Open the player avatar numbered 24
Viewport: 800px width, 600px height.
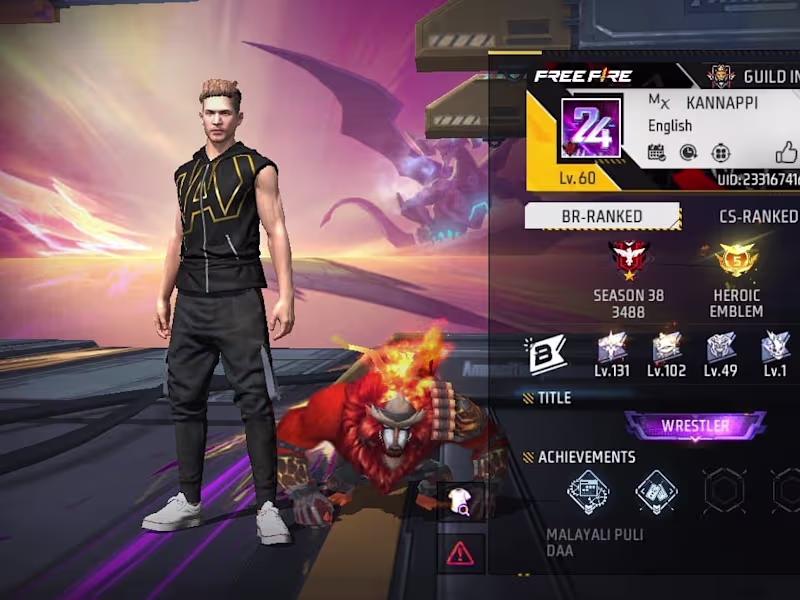pyautogui.click(x=591, y=128)
